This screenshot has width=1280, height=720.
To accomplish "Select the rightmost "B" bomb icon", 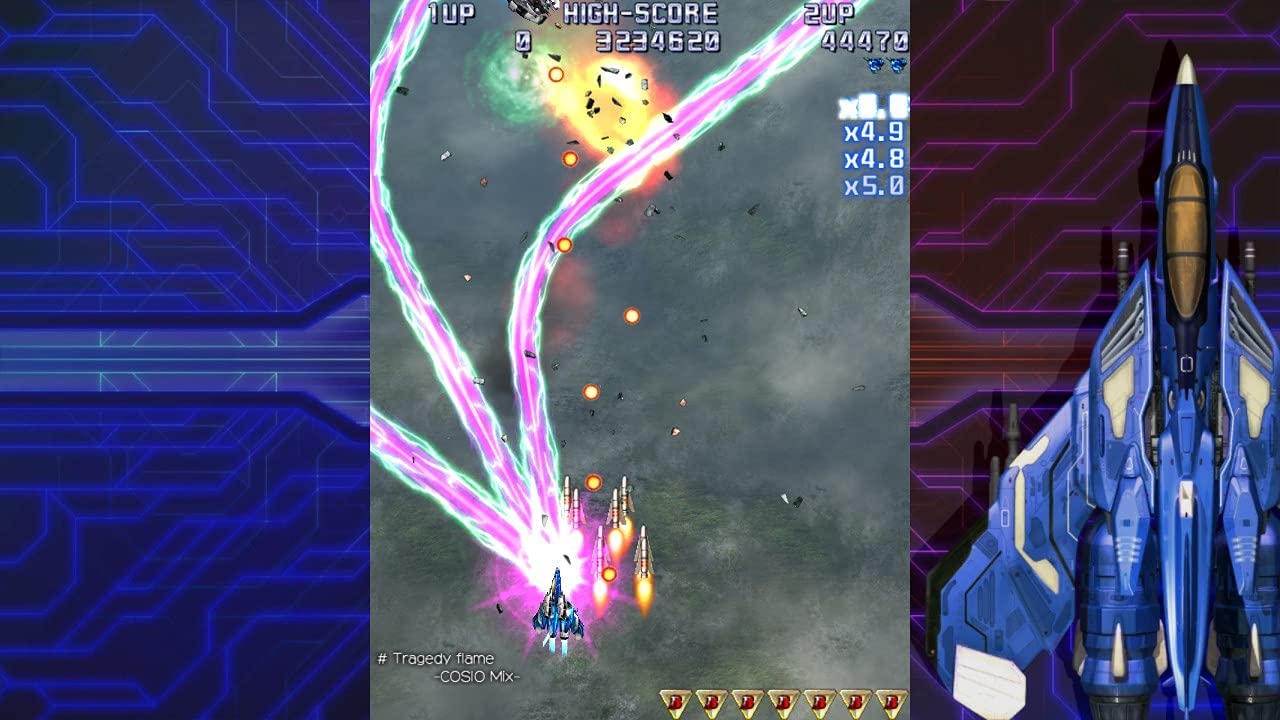I will (894, 700).
